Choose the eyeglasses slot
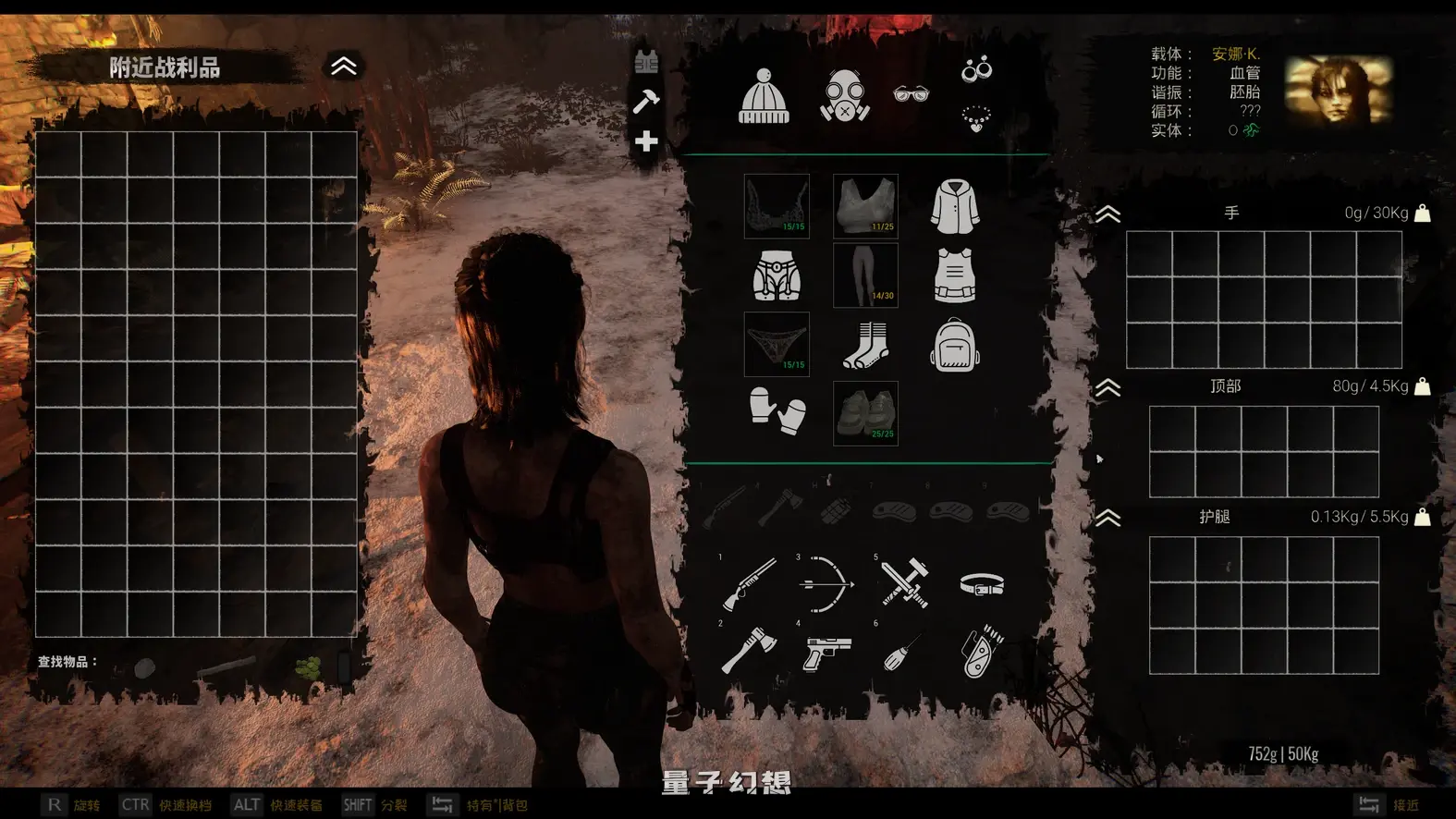 911,93
